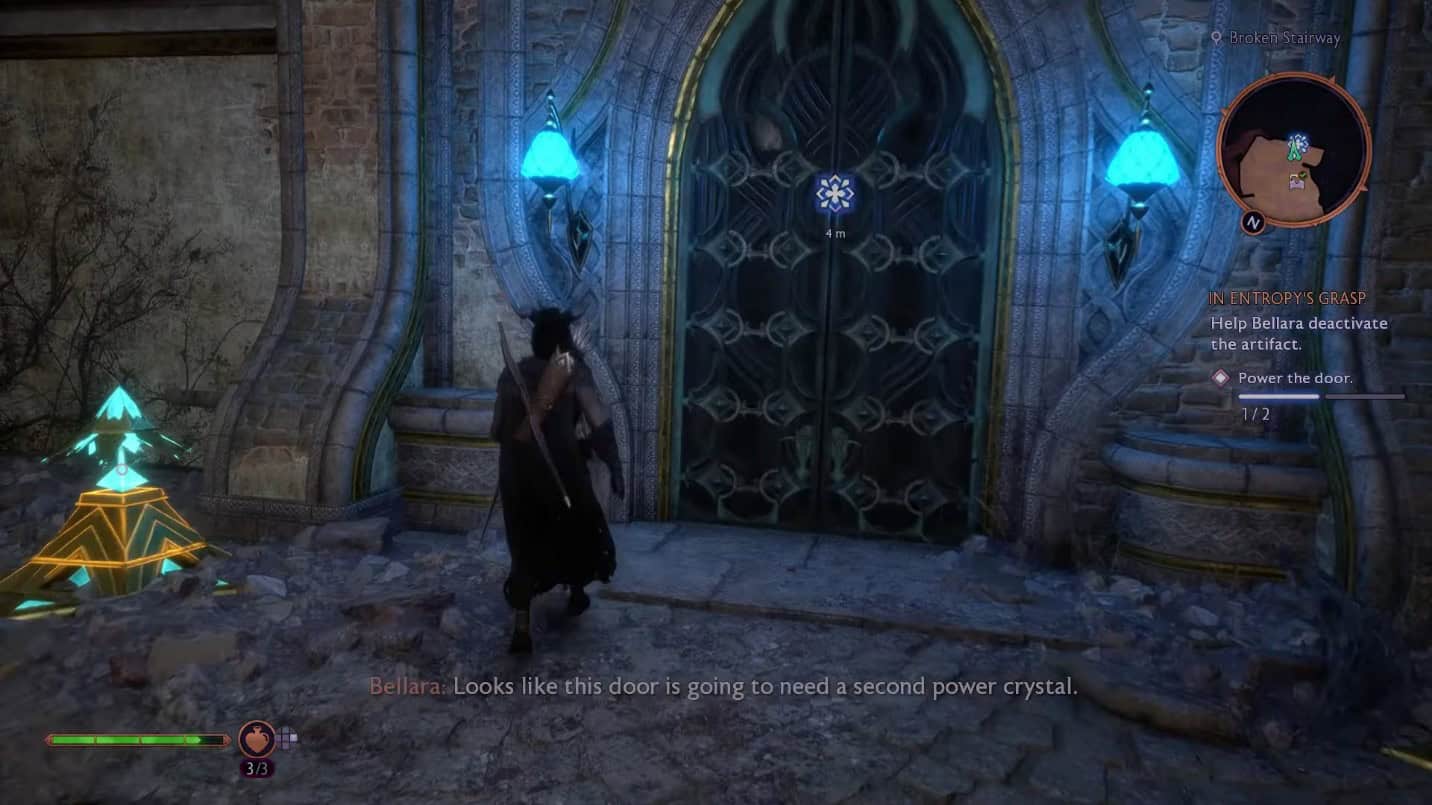Image resolution: width=1432 pixels, height=805 pixels.
Task: Click the snowflake objective marker on door
Action: [x=834, y=193]
